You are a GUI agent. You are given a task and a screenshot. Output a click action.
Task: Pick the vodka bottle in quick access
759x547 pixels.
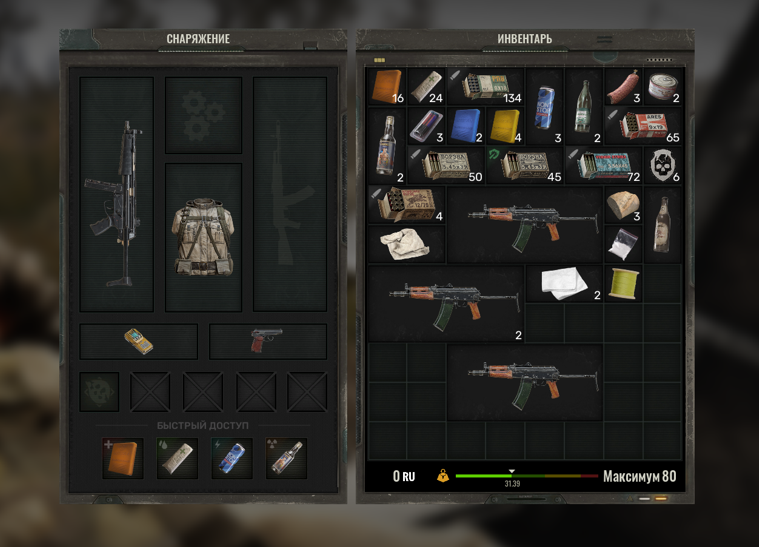[x=286, y=457]
